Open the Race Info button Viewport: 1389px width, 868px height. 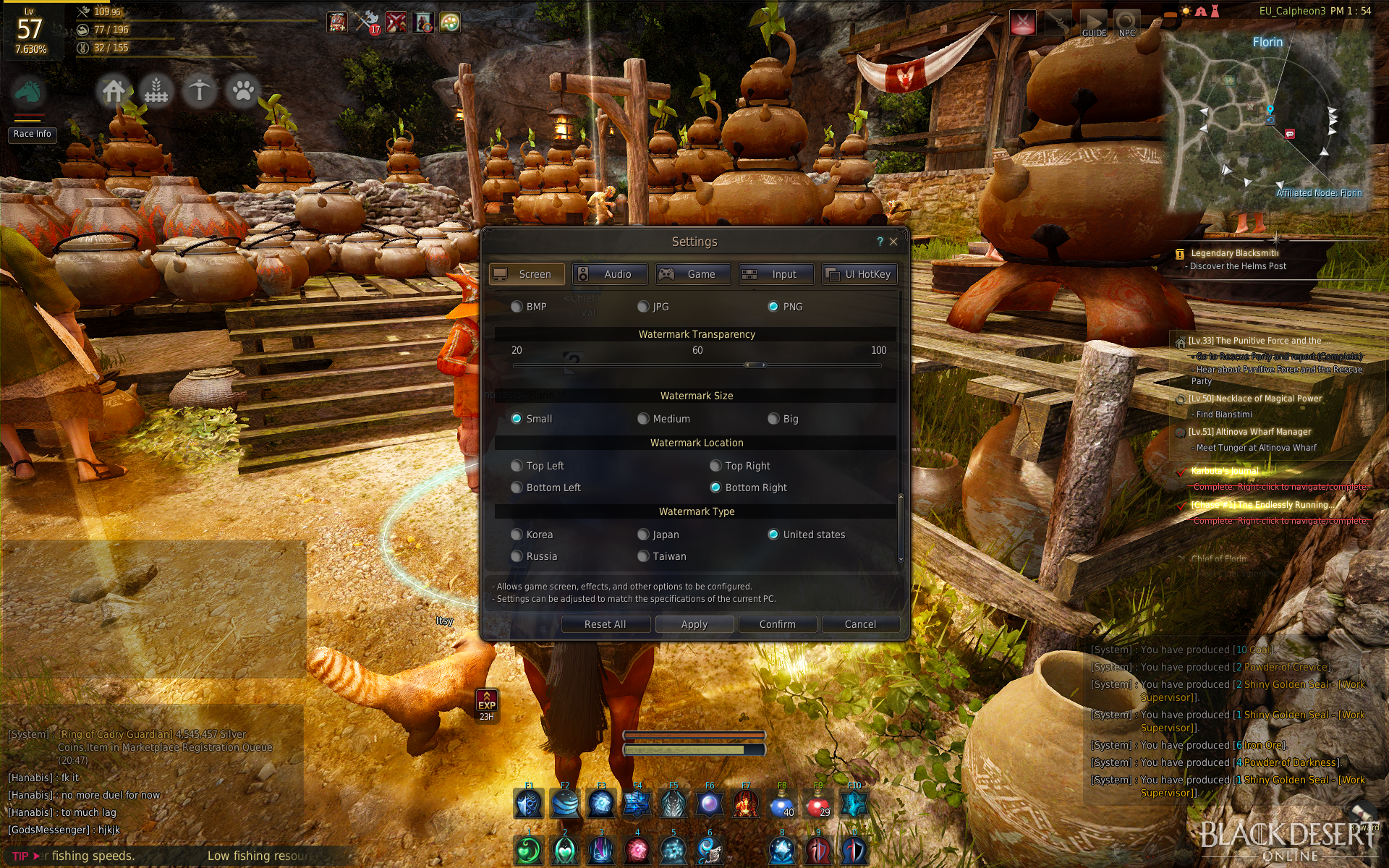tap(33, 134)
